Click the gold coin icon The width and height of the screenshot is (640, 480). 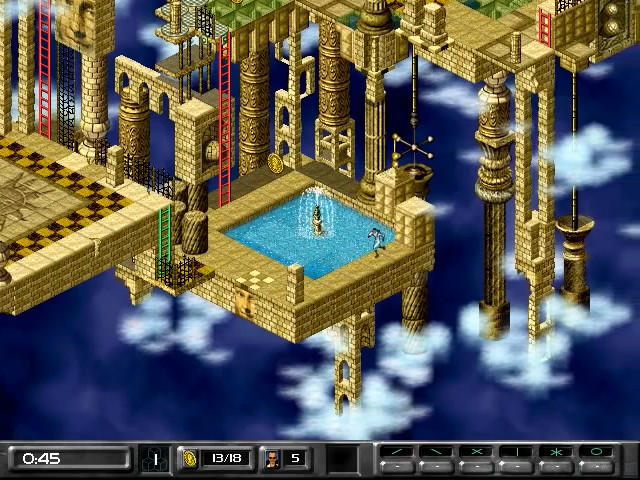point(189,459)
